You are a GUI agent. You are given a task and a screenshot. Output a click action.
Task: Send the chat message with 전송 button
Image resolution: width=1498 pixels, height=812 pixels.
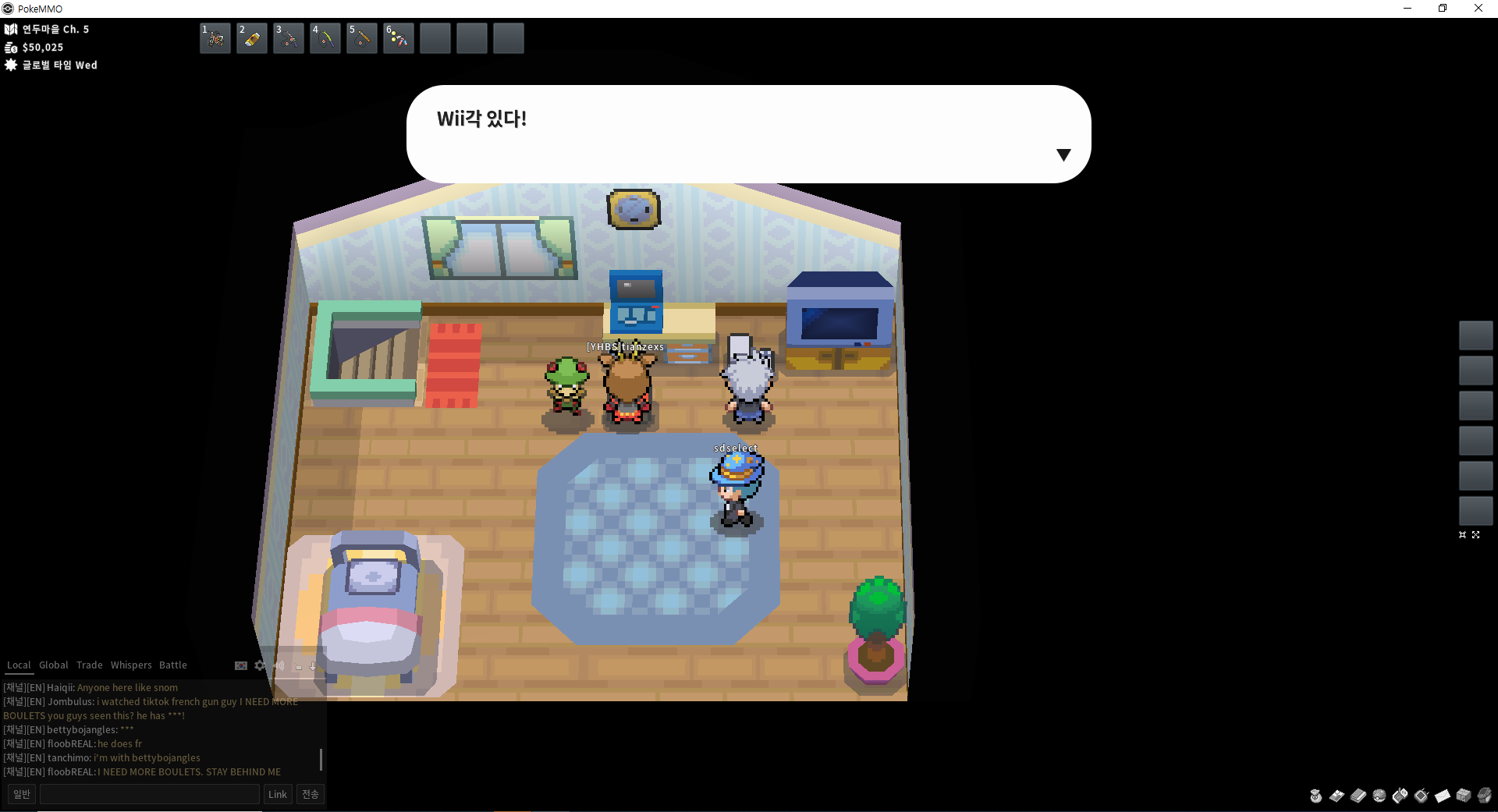(x=311, y=794)
